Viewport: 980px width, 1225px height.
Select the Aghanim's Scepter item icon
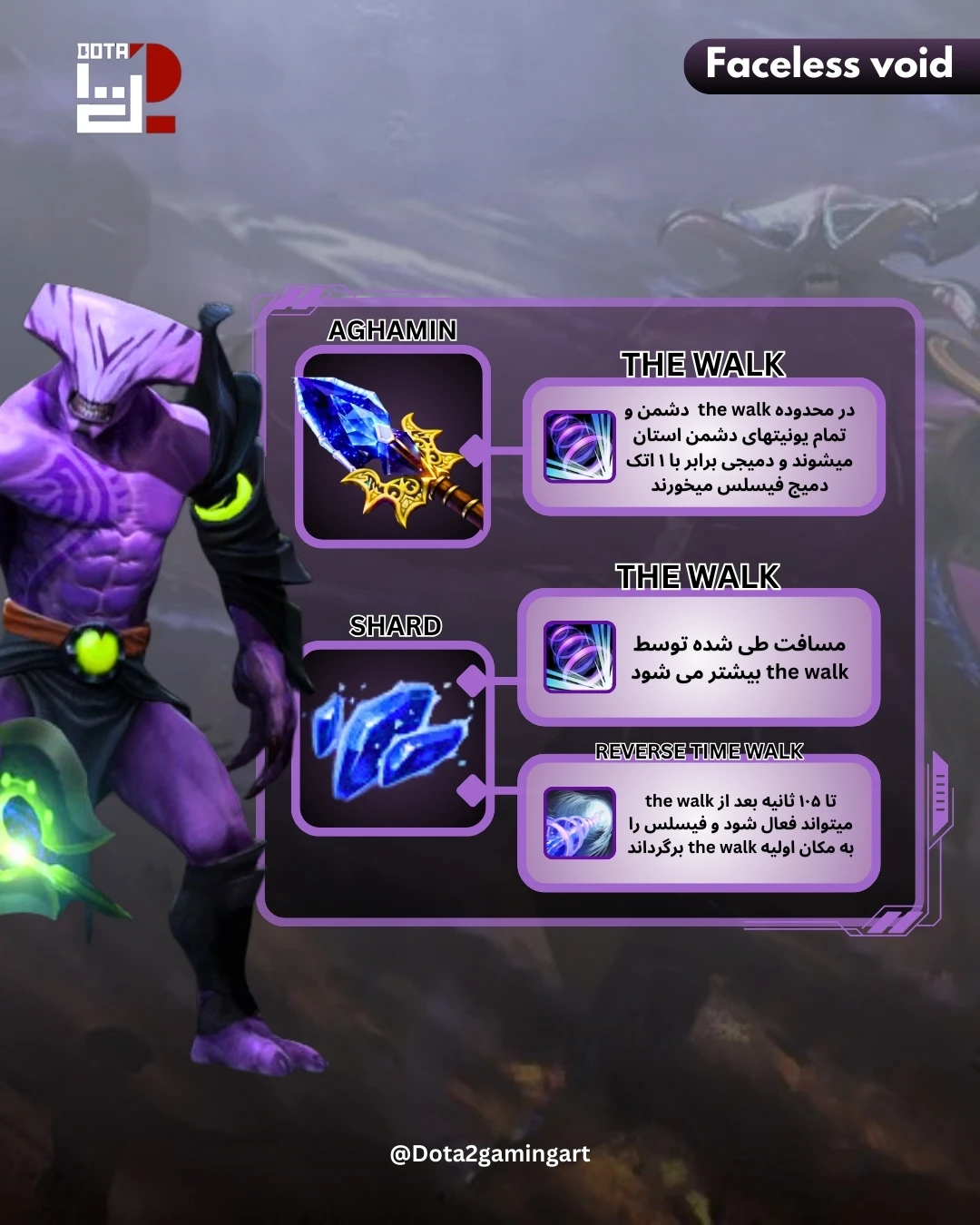click(391, 447)
